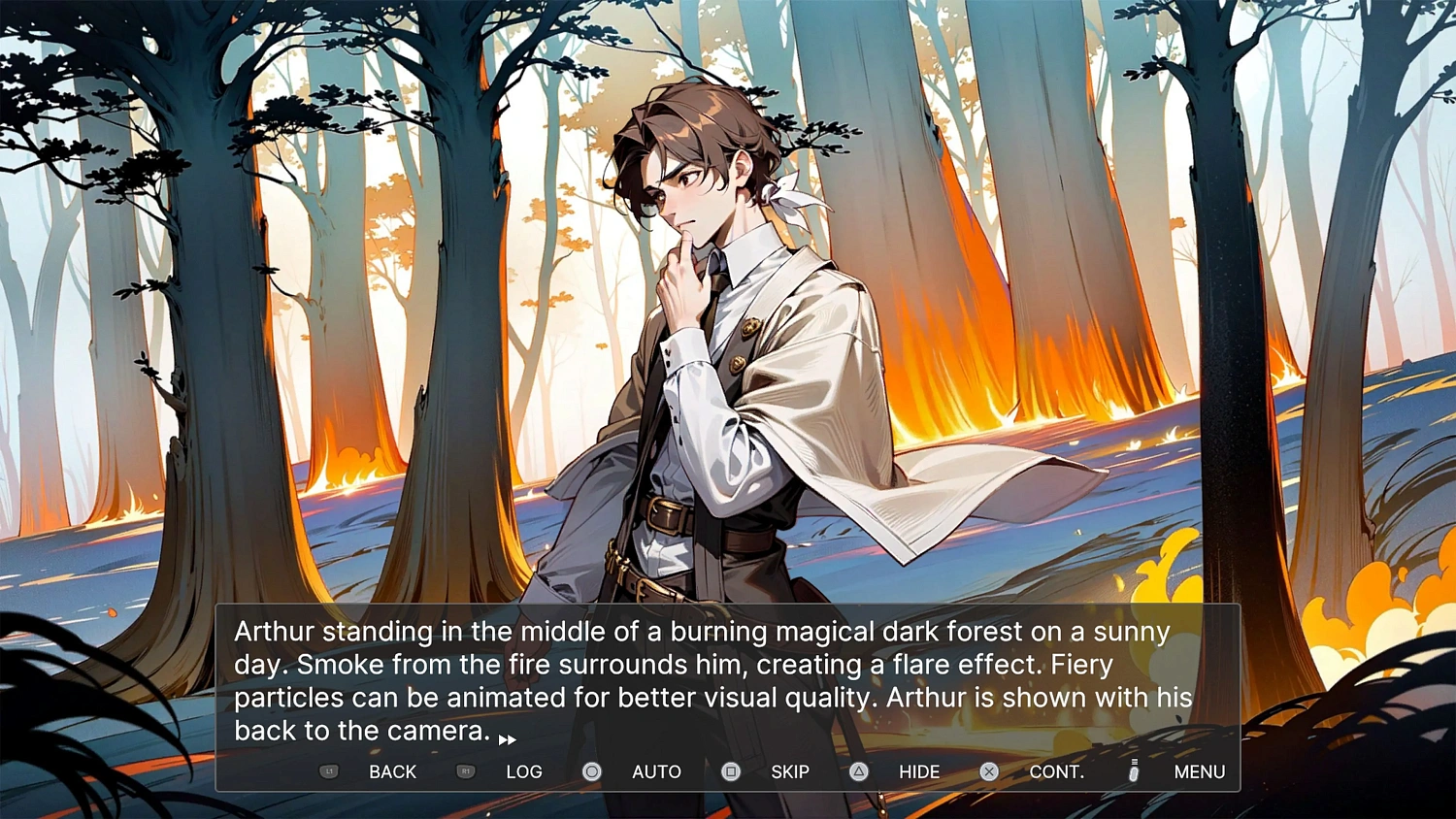Hide the dialogue box with HIDE
Screen dimensions: 1456x819
(918, 771)
